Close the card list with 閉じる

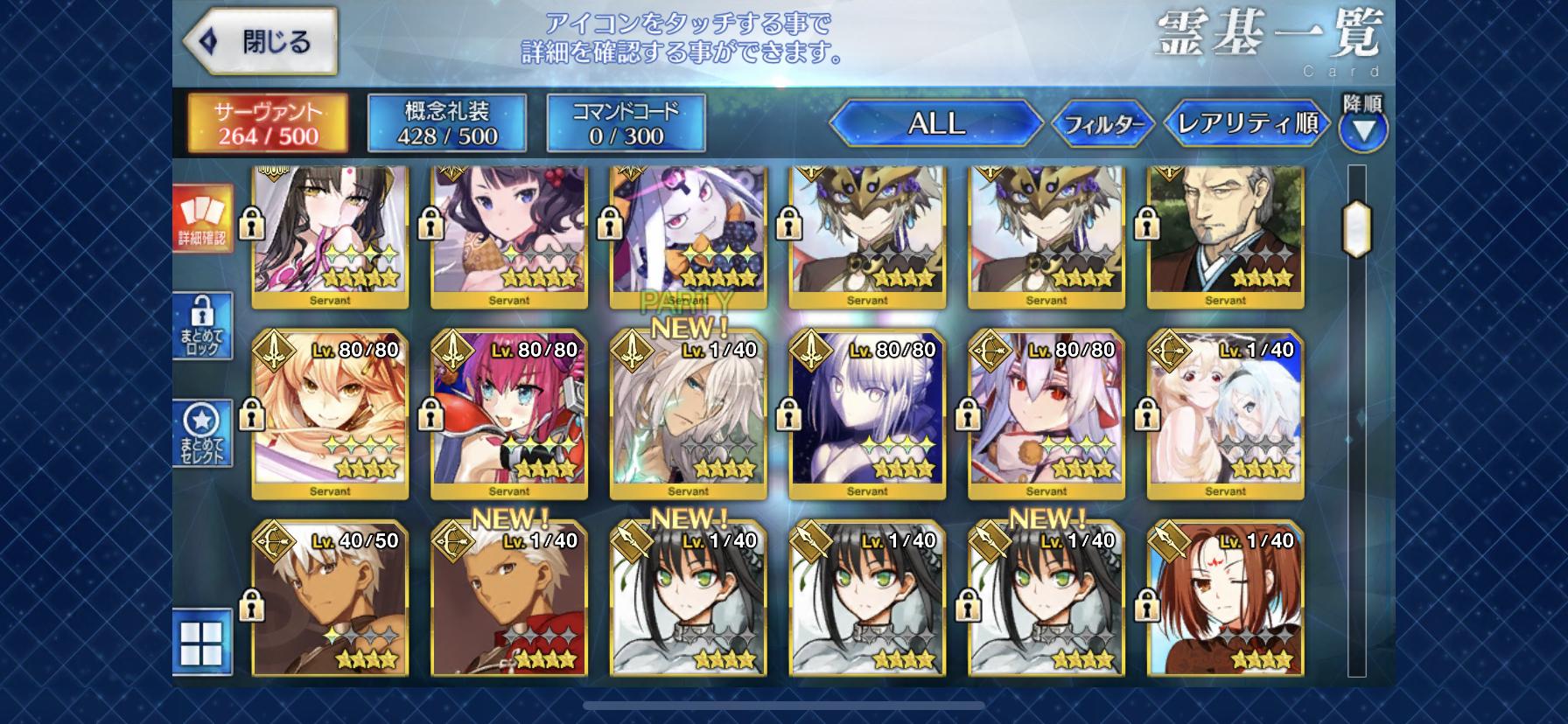(x=260, y=41)
